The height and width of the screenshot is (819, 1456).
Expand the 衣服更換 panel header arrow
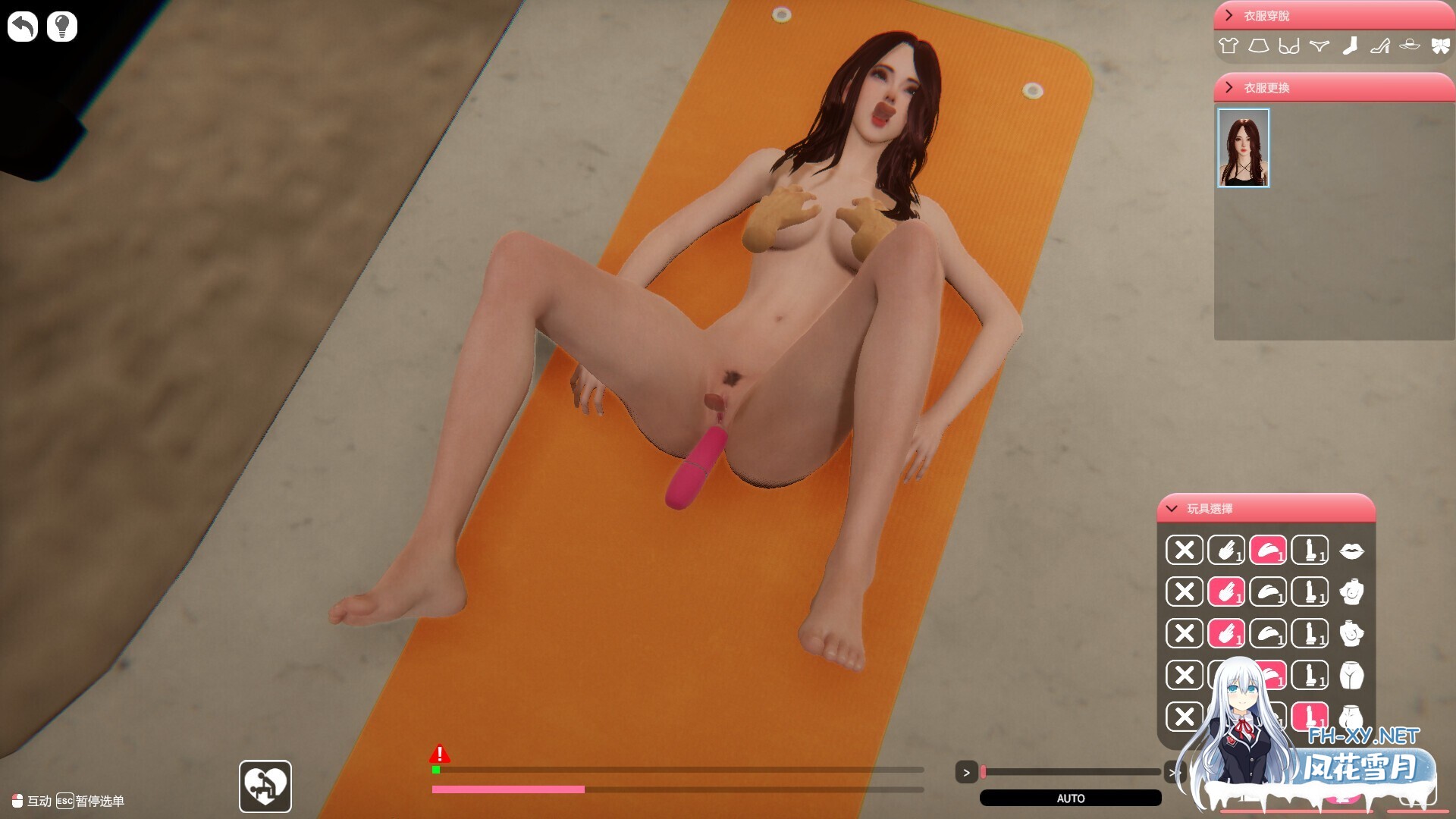[x=1229, y=88]
